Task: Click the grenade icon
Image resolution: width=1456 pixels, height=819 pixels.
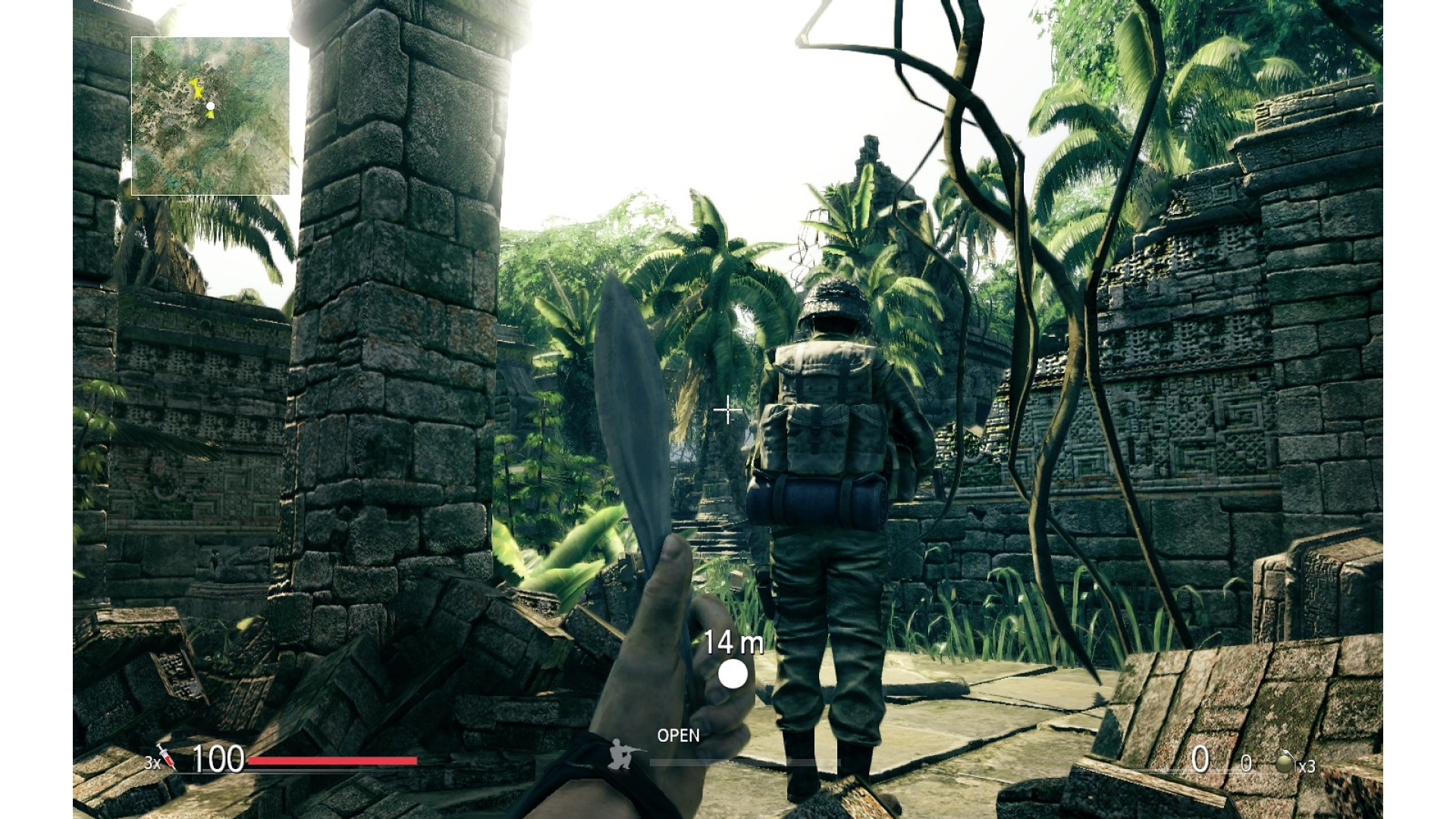Action: coord(1284,762)
